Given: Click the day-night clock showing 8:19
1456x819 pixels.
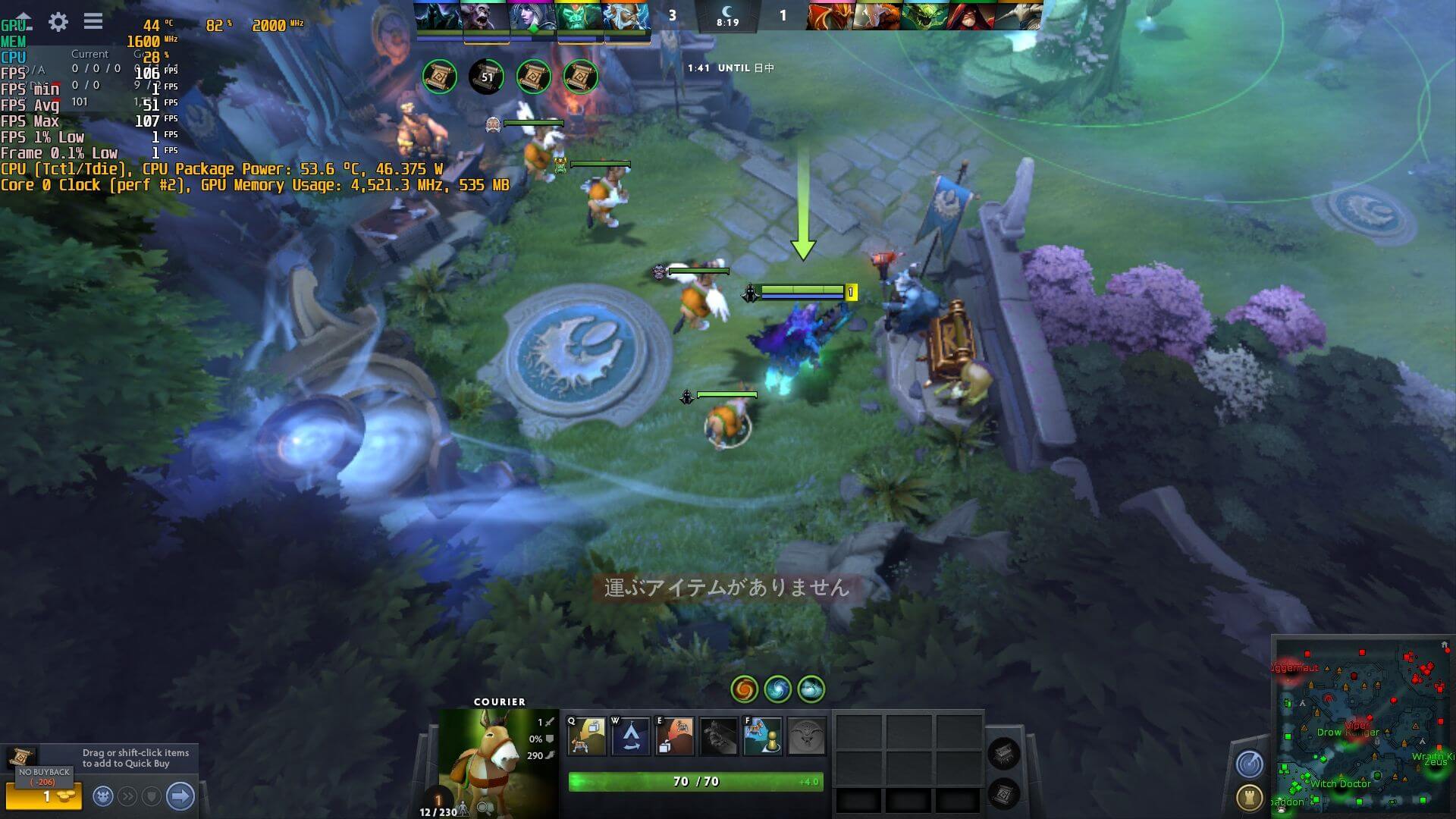Looking at the screenshot, I should 727,15.
